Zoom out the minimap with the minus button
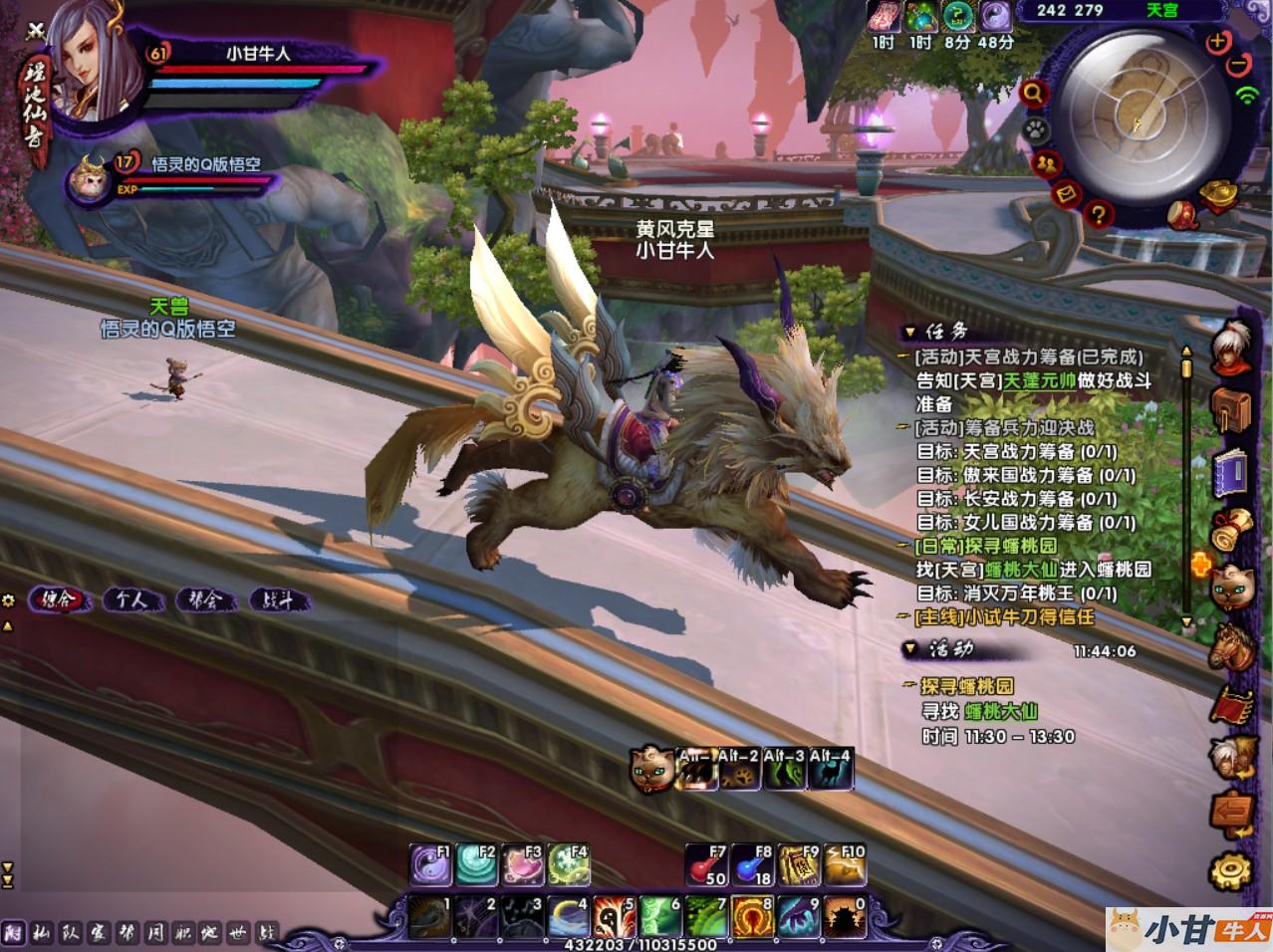Screen dimensions: 1273x952 [1238, 65]
